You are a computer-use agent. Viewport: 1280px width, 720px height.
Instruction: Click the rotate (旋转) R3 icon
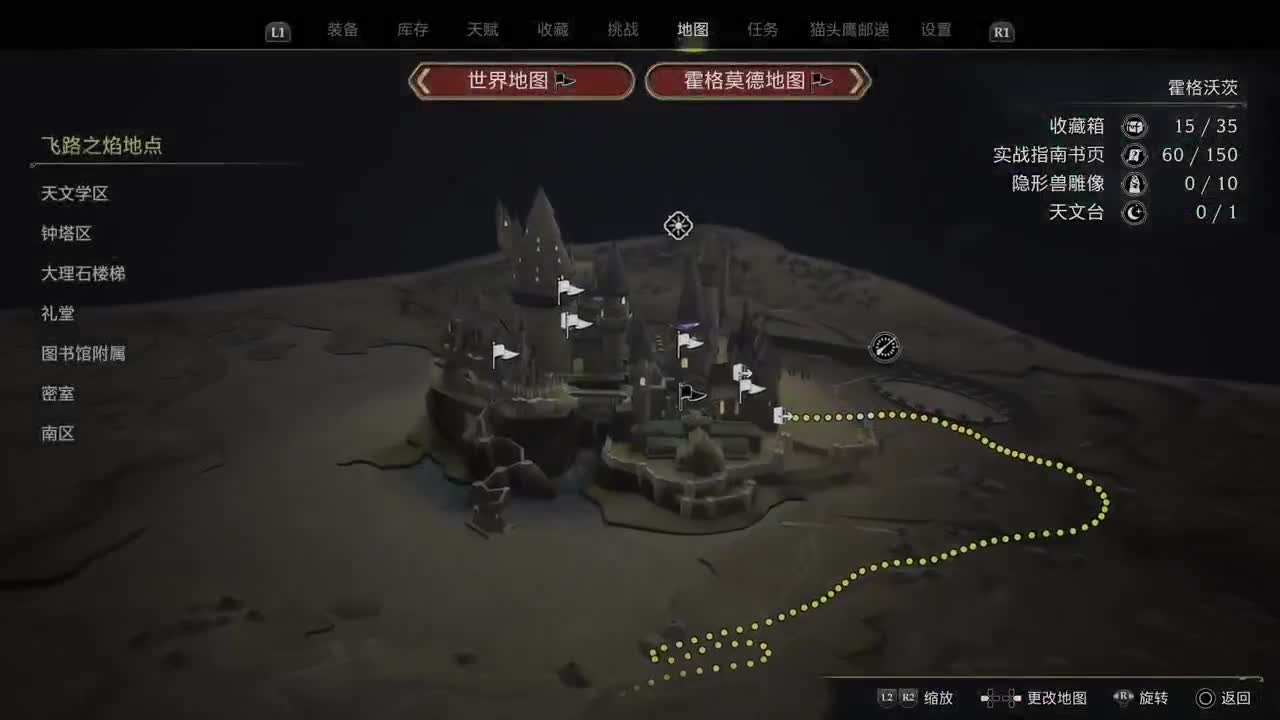1122,698
